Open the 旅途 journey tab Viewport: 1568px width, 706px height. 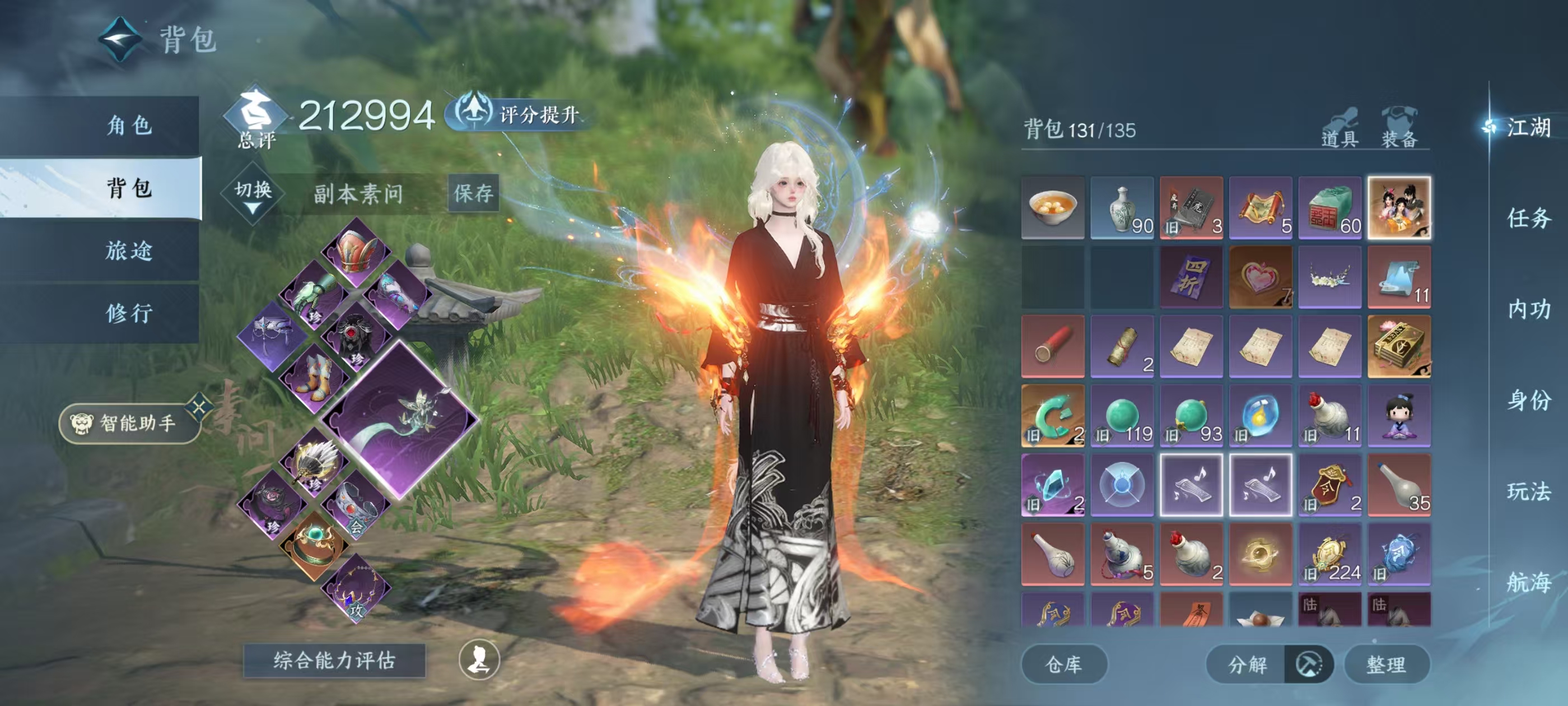(129, 250)
